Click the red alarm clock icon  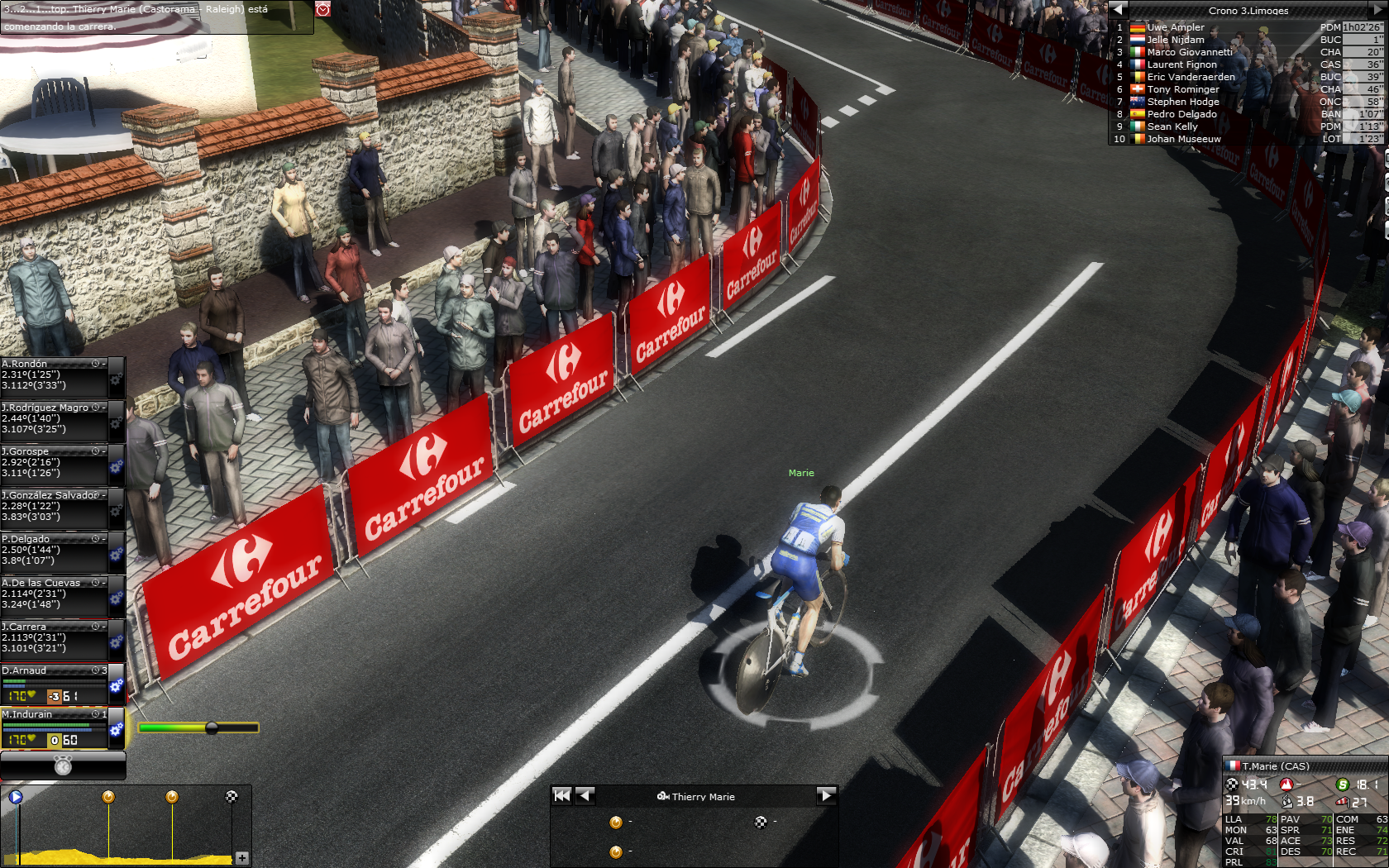pos(323,9)
